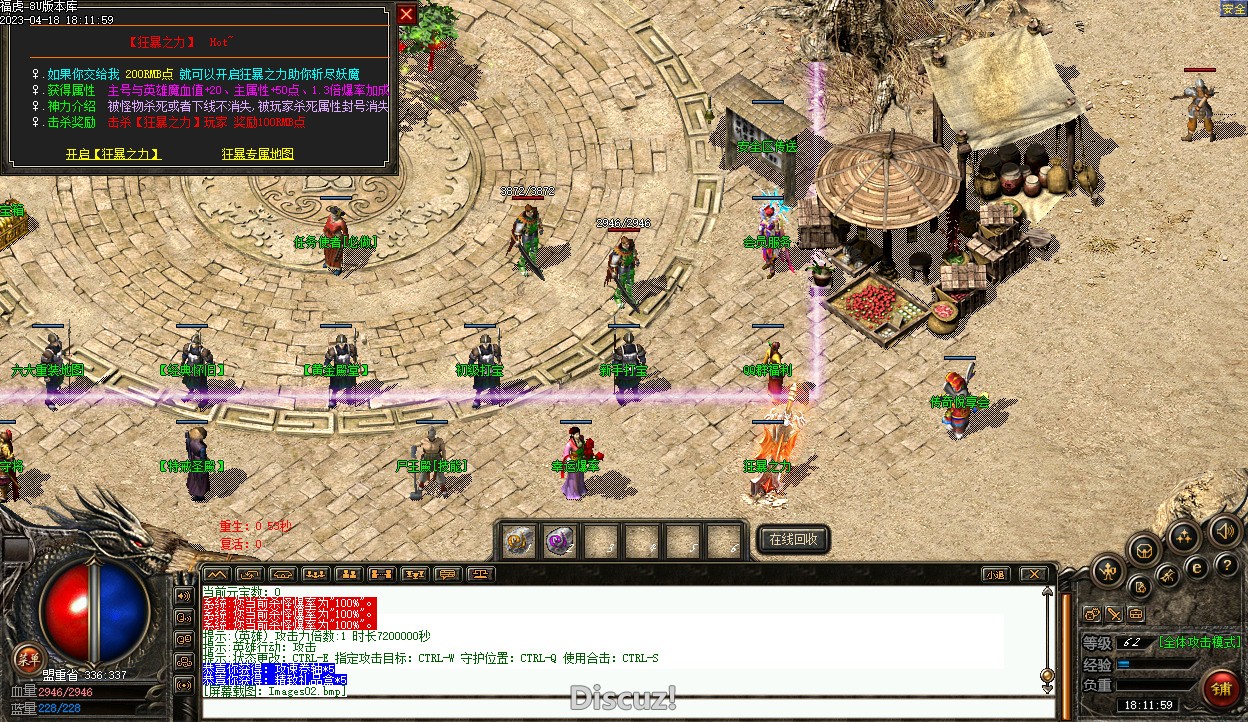This screenshot has height=722, width=1248.
Task: Open the skills sparkle round button
Action: tap(1184, 537)
